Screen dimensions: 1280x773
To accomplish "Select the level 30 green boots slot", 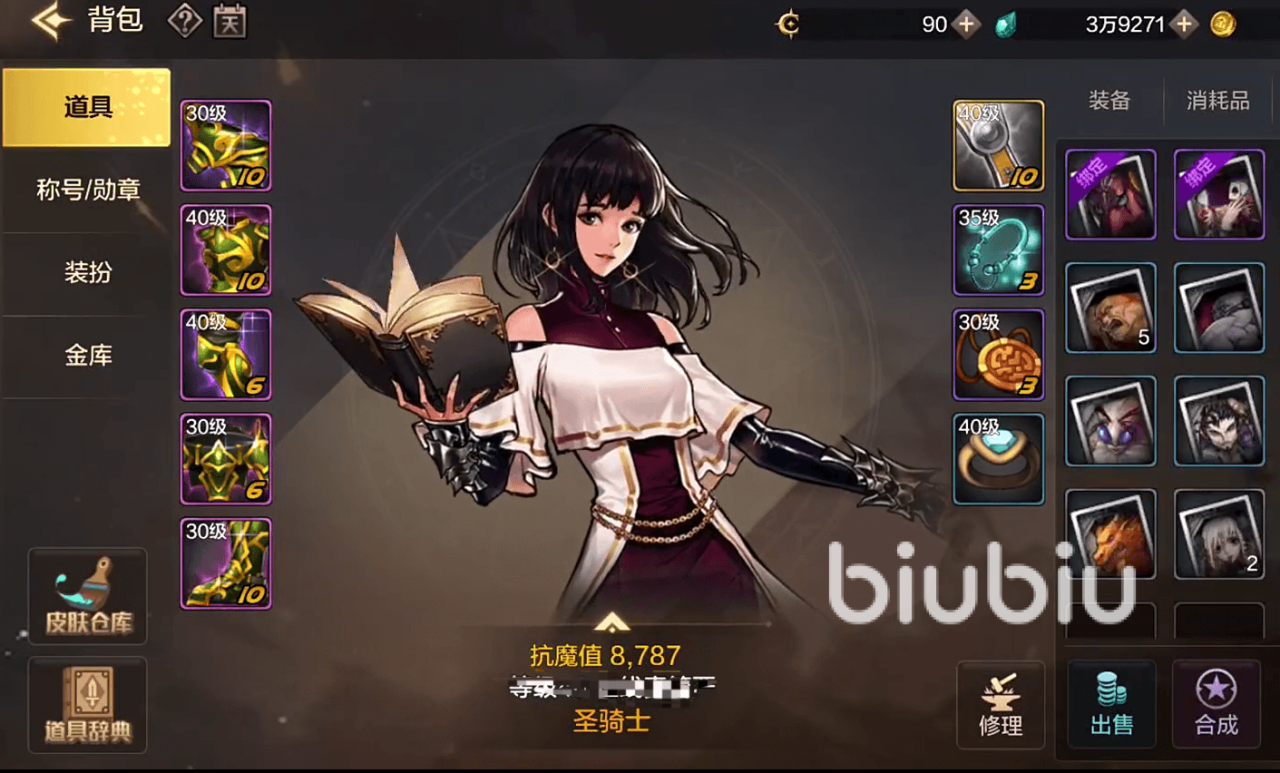I will [226, 563].
